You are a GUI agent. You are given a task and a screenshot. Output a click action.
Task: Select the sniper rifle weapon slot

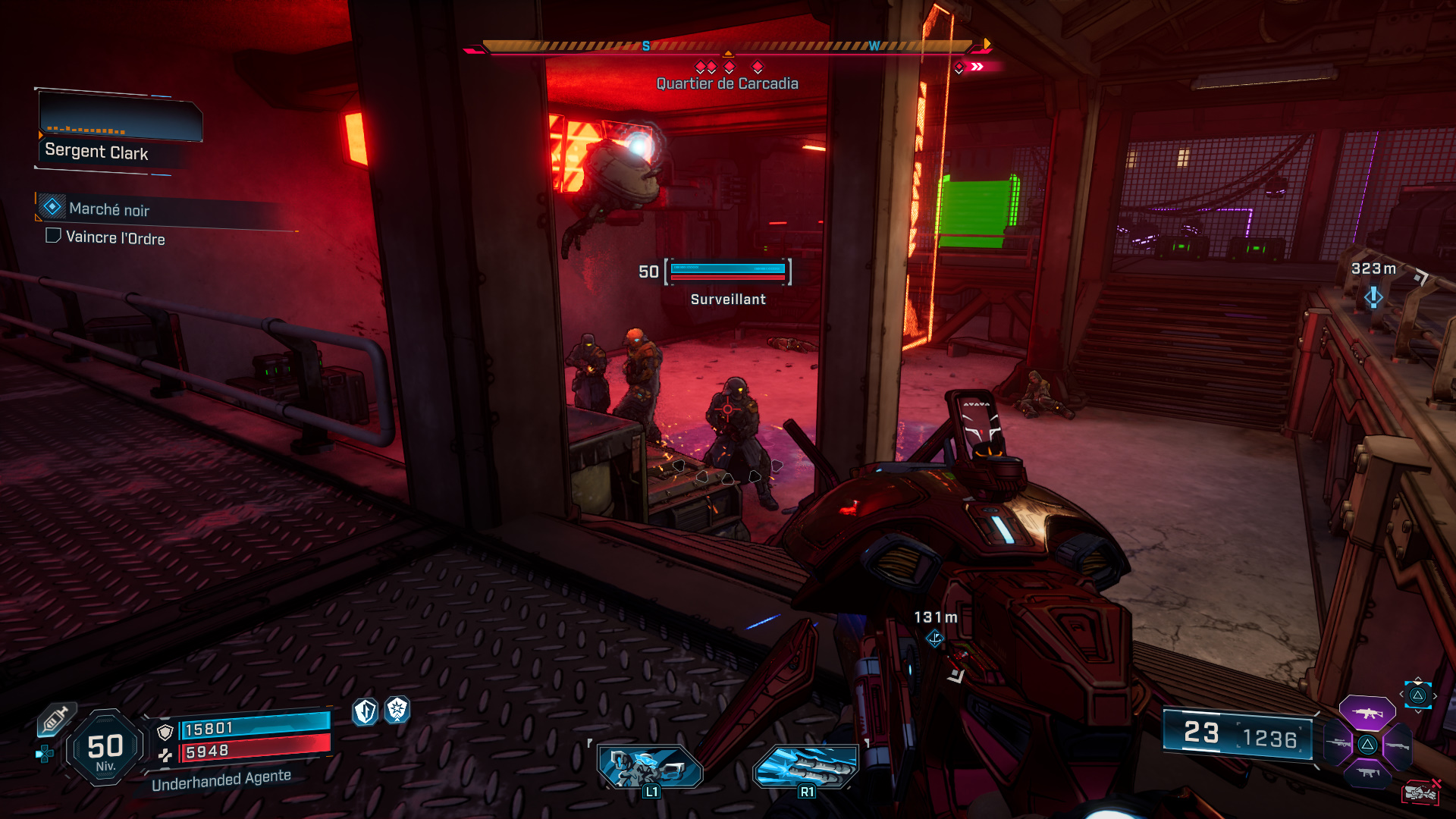(x=1338, y=743)
